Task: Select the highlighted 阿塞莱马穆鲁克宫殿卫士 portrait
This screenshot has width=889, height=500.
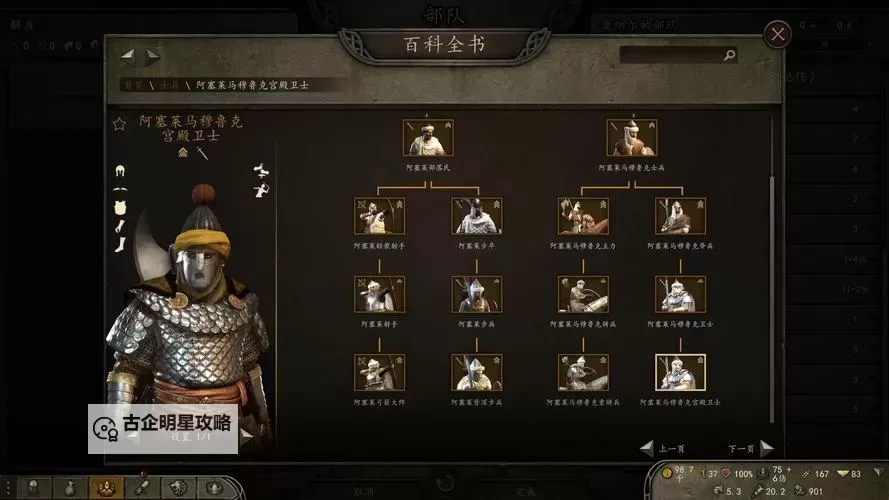Action: point(680,372)
